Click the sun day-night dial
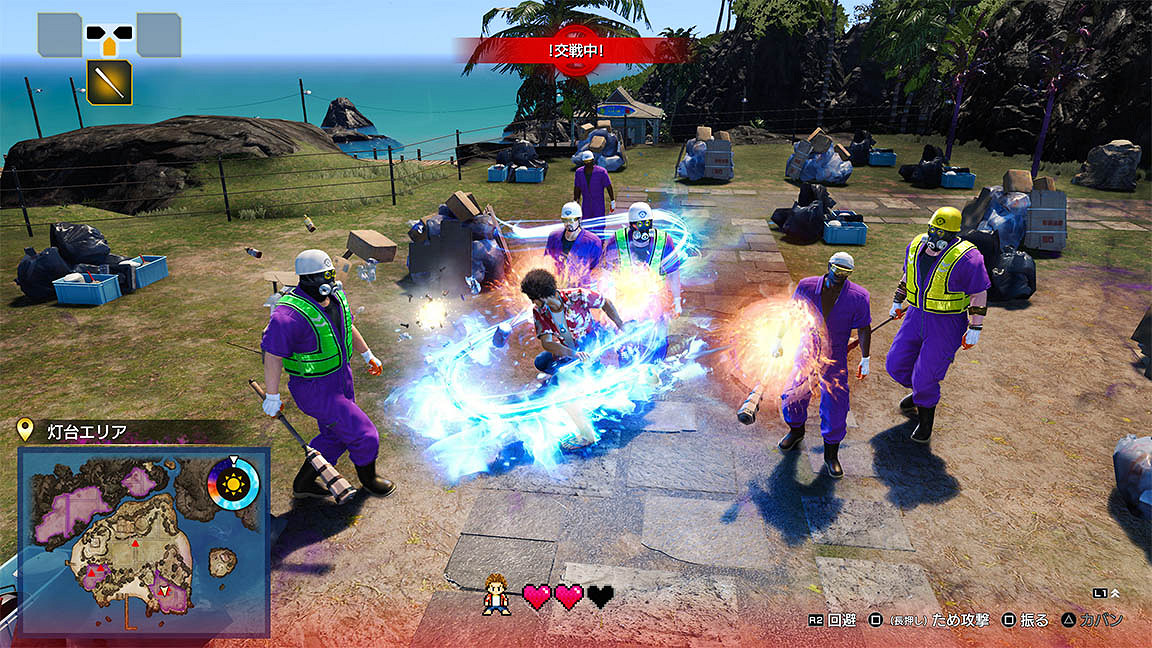This screenshot has width=1152, height=648. point(233,484)
